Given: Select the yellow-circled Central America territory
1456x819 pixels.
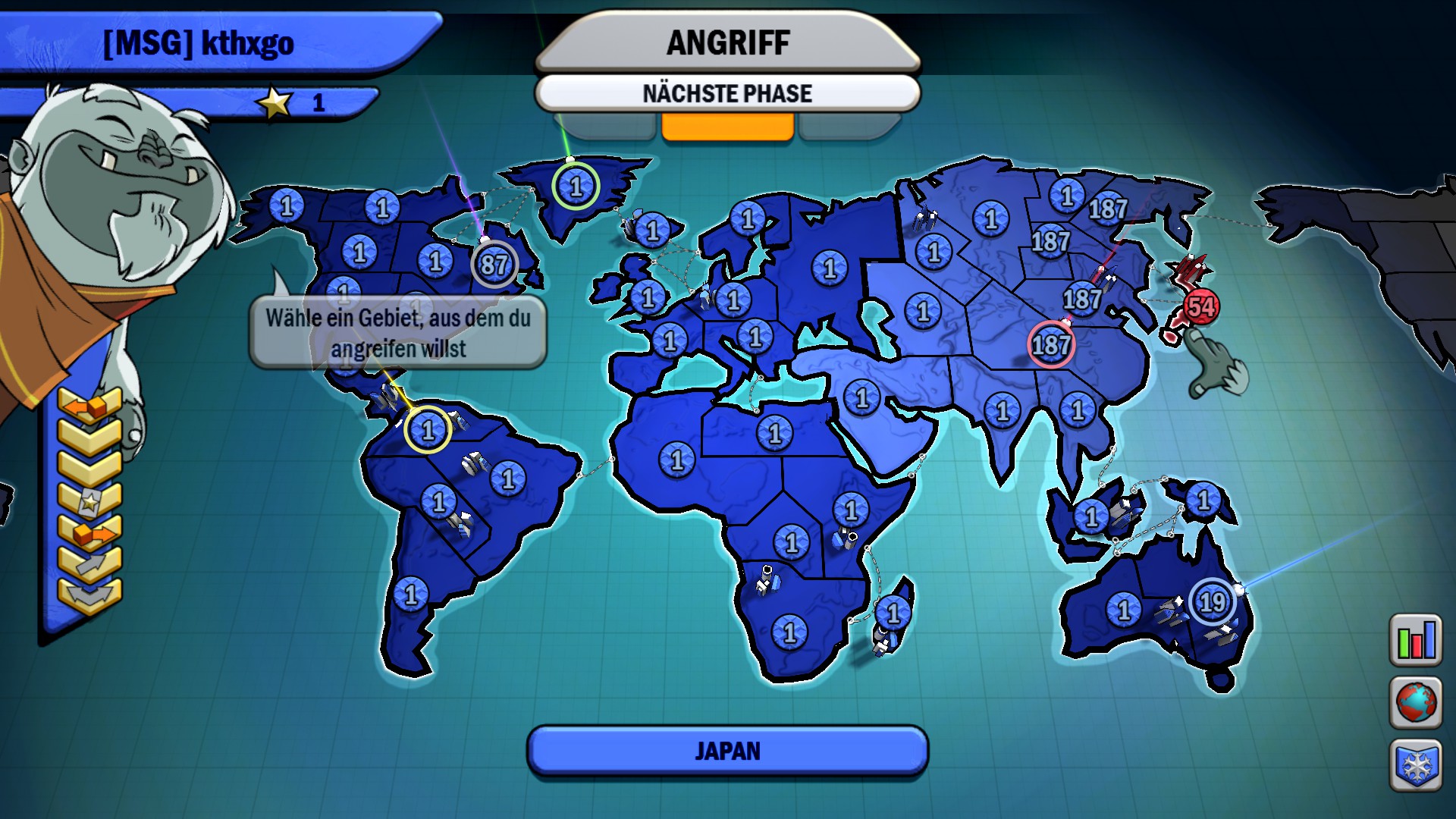Looking at the screenshot, I should coord(427,430).
